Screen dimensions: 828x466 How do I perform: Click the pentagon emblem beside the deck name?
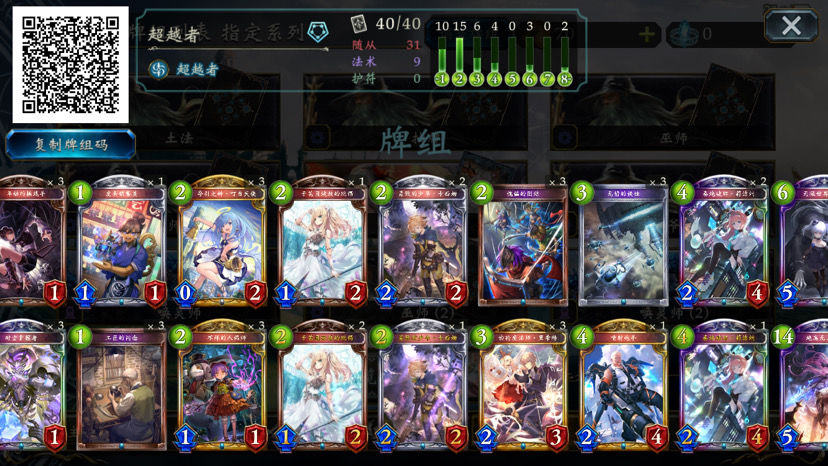pyautogui.click(x=317, y=31)
